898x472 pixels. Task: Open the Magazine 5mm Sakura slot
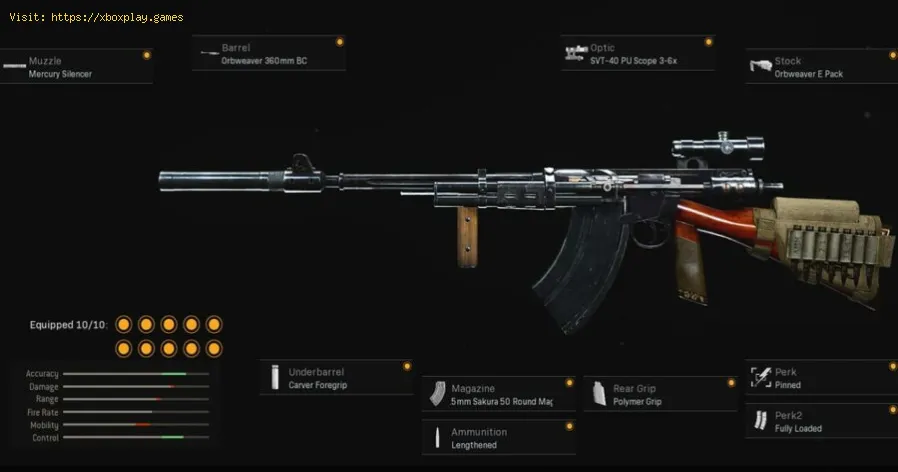click(x=497, y=394)
